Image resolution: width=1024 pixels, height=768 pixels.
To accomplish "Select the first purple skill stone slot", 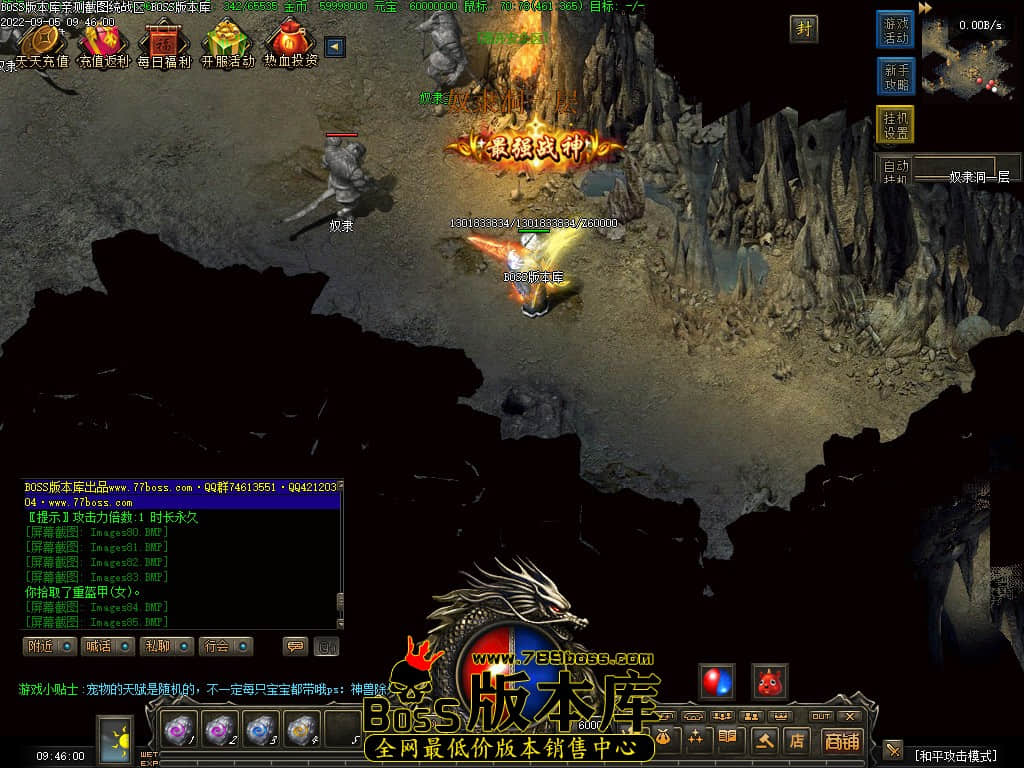I will pyautogui.click(x=181, y=730).
